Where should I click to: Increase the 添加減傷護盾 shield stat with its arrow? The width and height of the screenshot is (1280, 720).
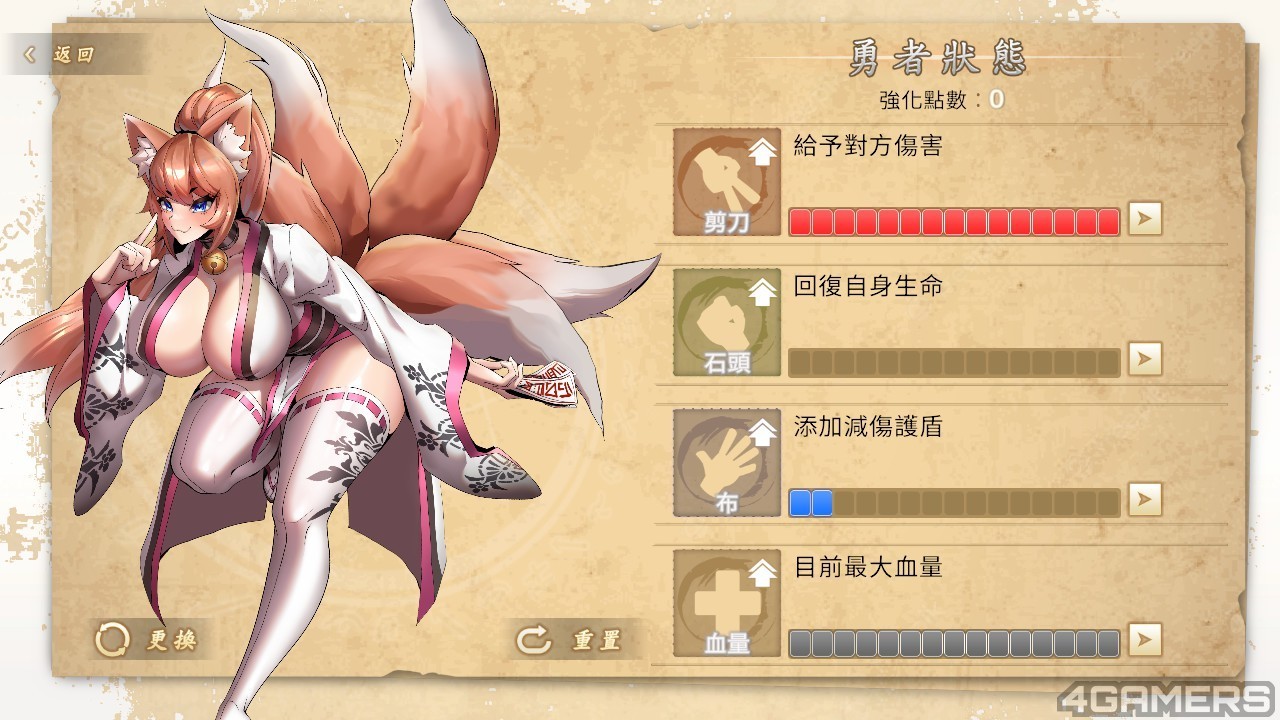(1145, 498)
